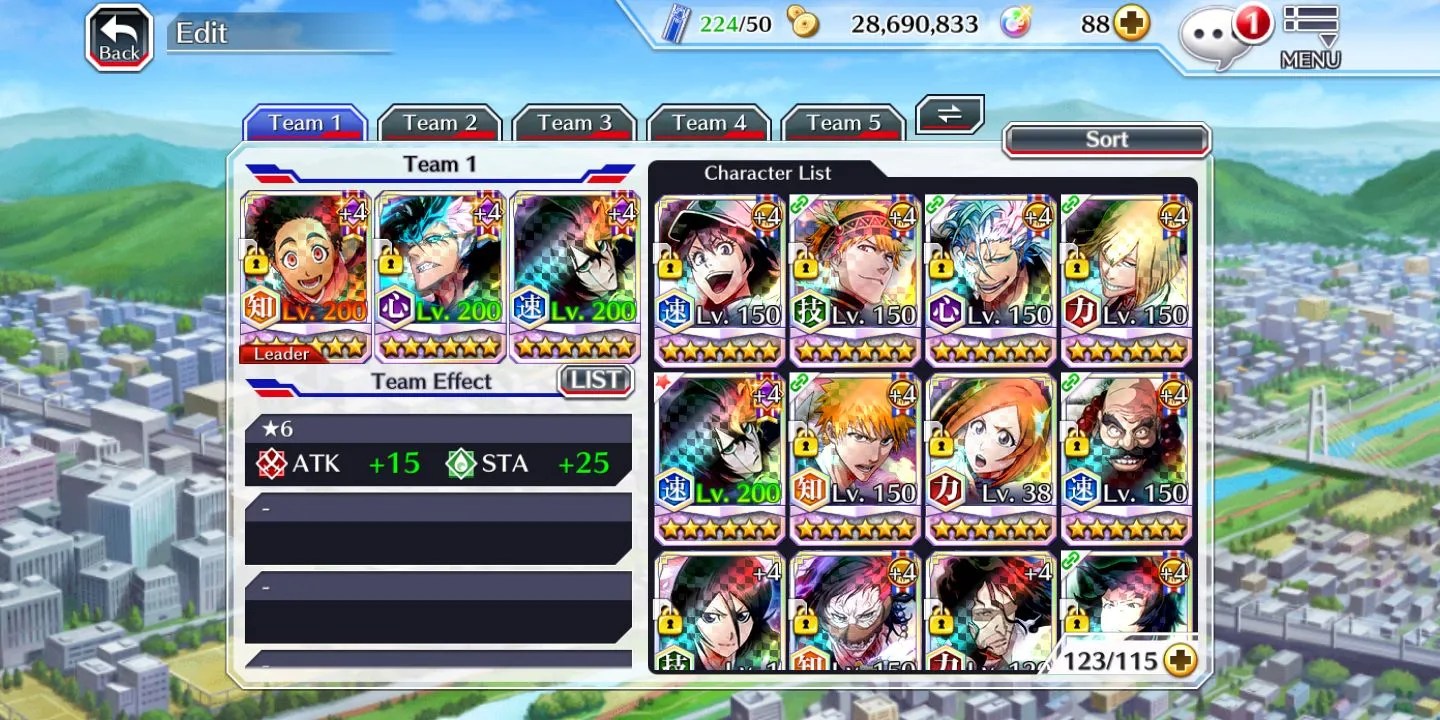Select the team Leader character slot
This screenshot has width=1440, height=720.
(x=305, y=275)
